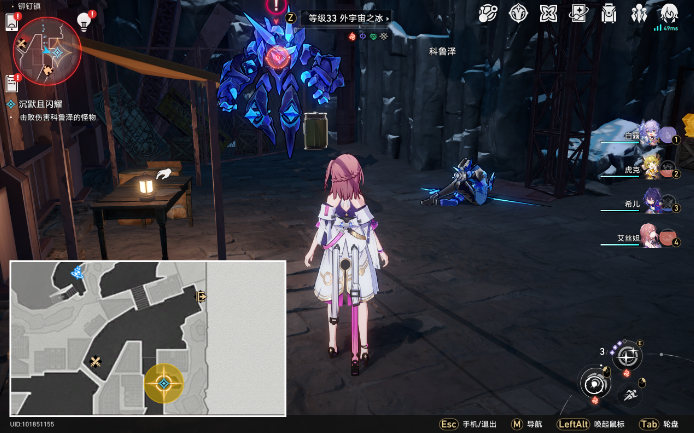Click the yellow objective marker on map
The width and height of the screenshot is (694, 433).
tap(164, 381)
